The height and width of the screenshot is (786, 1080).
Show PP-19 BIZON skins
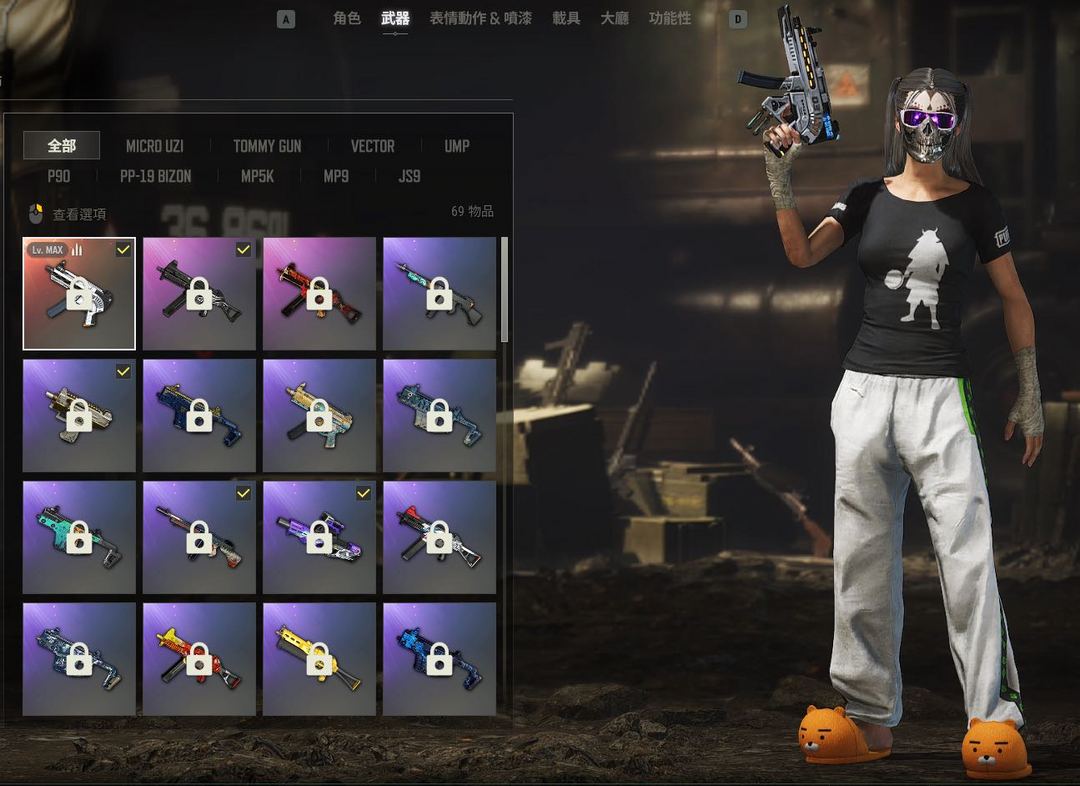coord(155,176)
